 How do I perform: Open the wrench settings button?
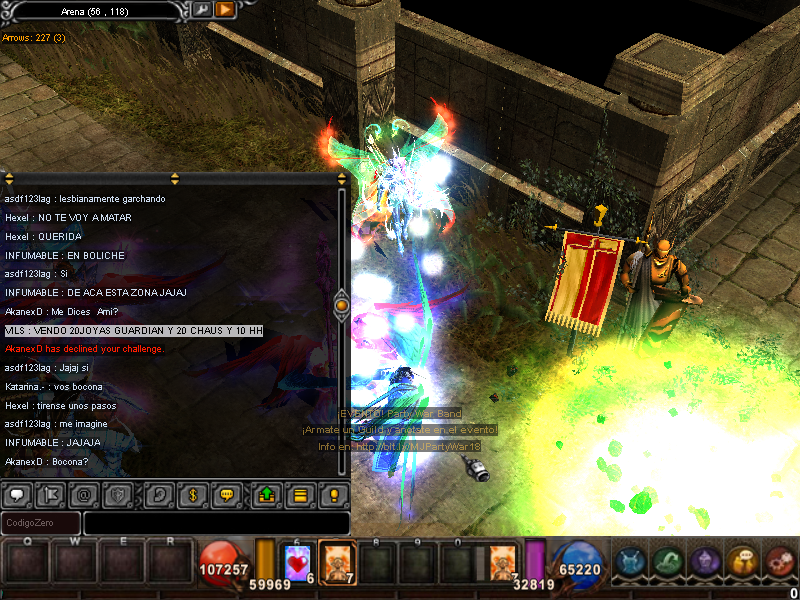[203, 9]
